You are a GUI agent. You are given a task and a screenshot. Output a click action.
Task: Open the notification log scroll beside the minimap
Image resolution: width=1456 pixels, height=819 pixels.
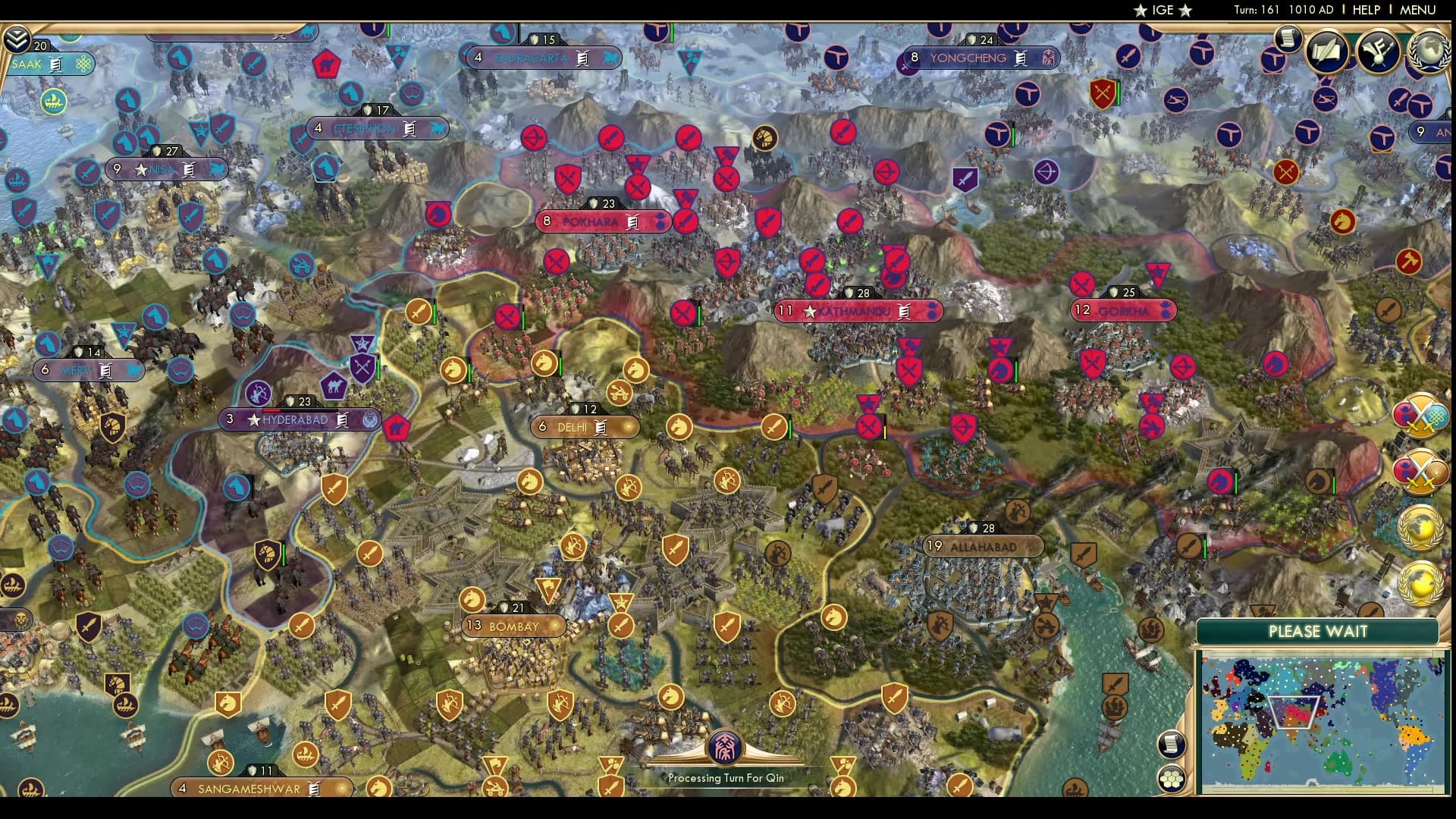pyautogui.click(x=1172, y=745)
